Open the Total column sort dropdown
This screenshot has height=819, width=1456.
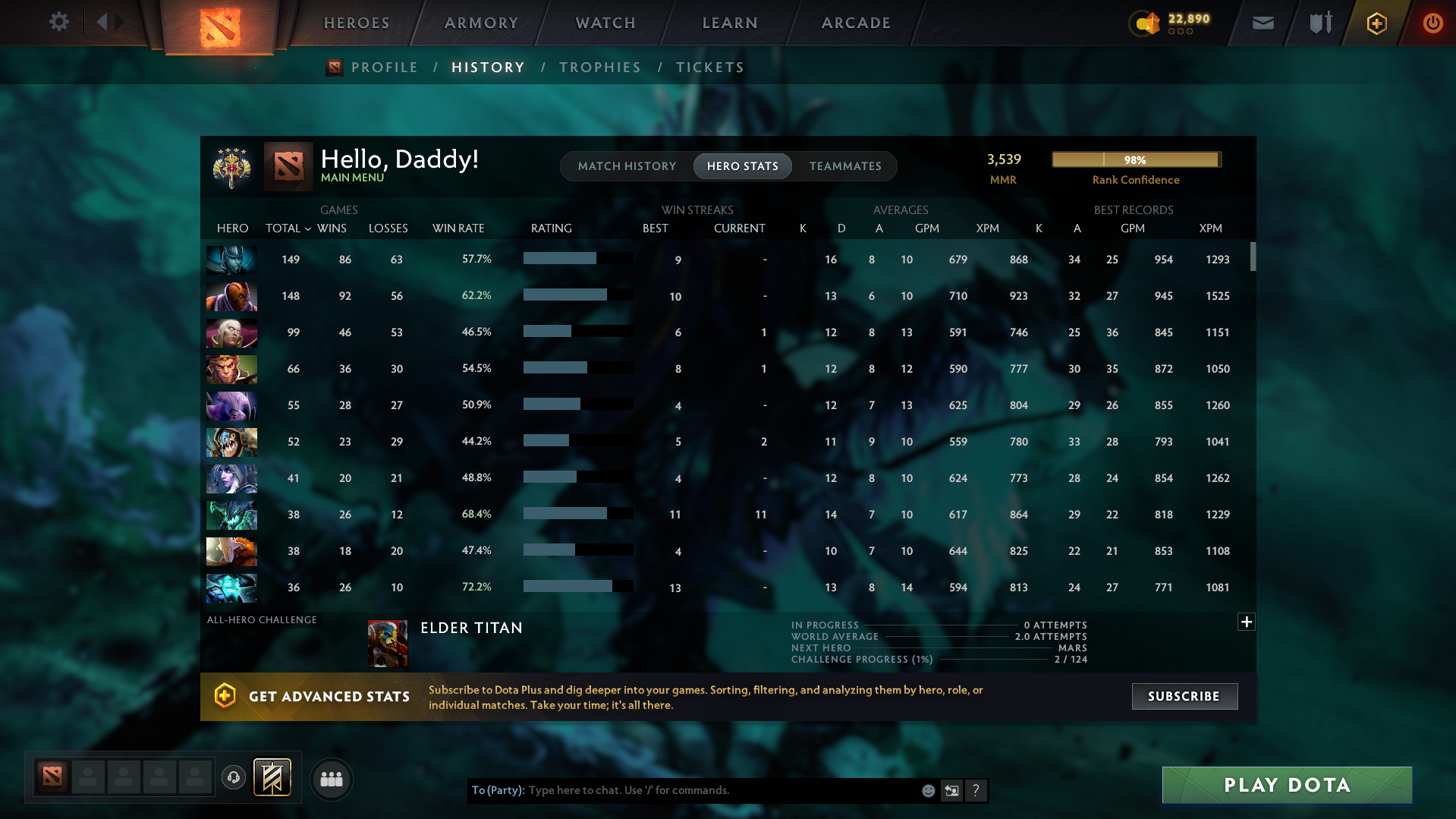pyautogui.click(x=307, y=228)
